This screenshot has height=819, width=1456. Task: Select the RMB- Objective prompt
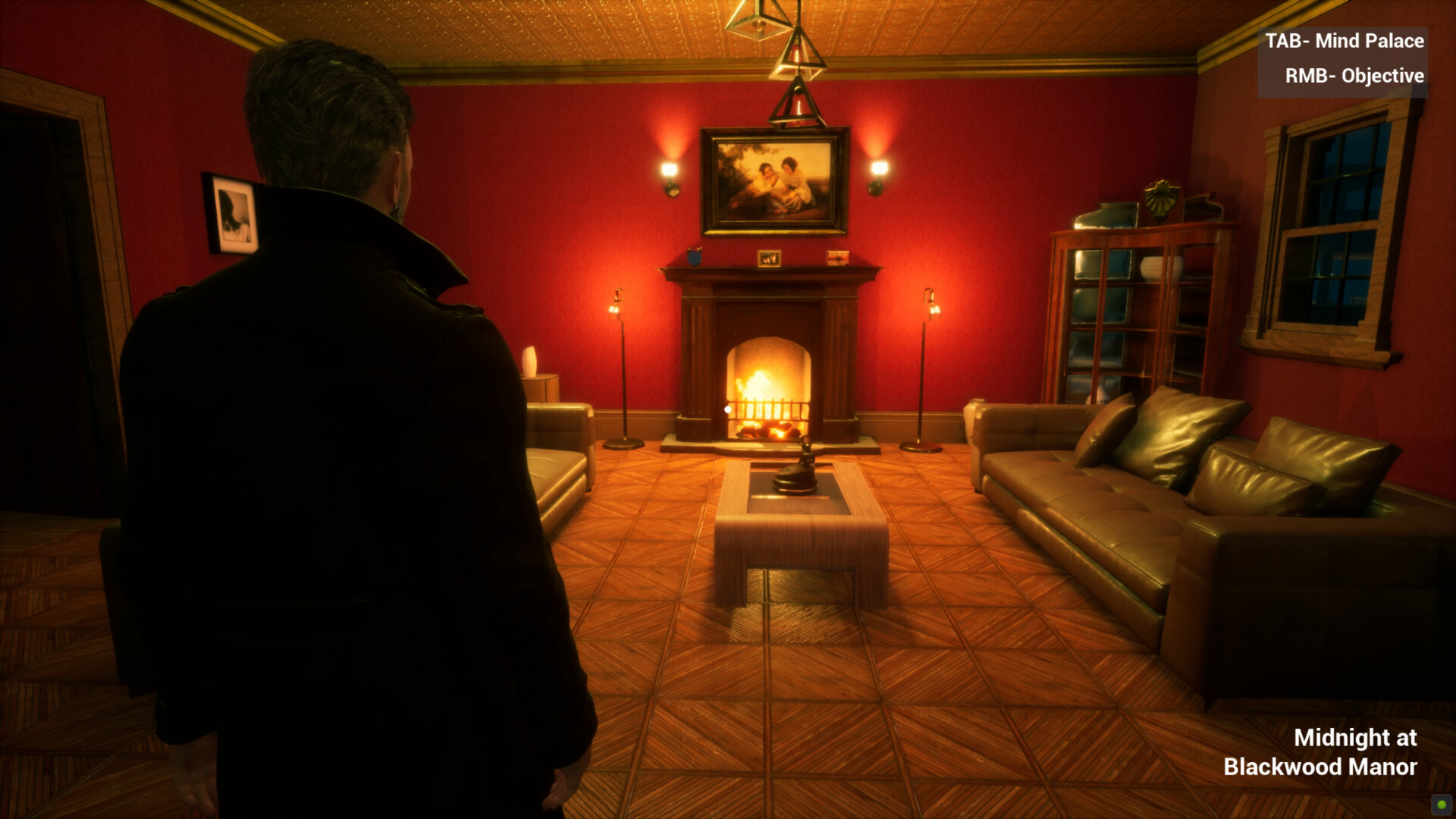[1356, 76]
